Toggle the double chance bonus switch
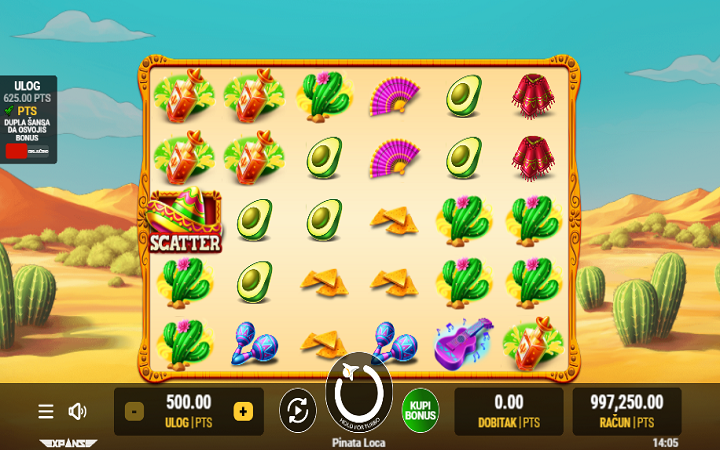 [28, 151]
